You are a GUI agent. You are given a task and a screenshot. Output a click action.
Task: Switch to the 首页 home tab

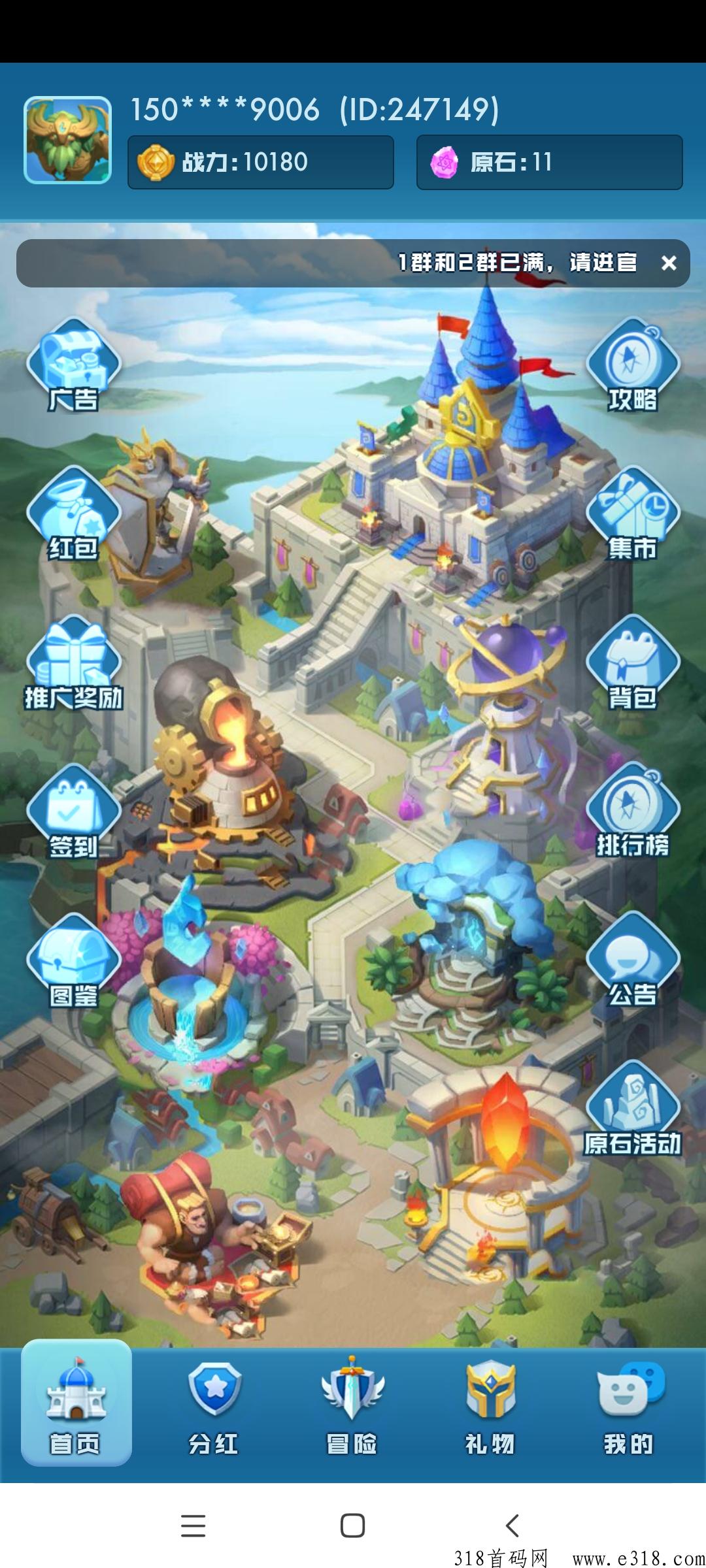click(76, 1403)
